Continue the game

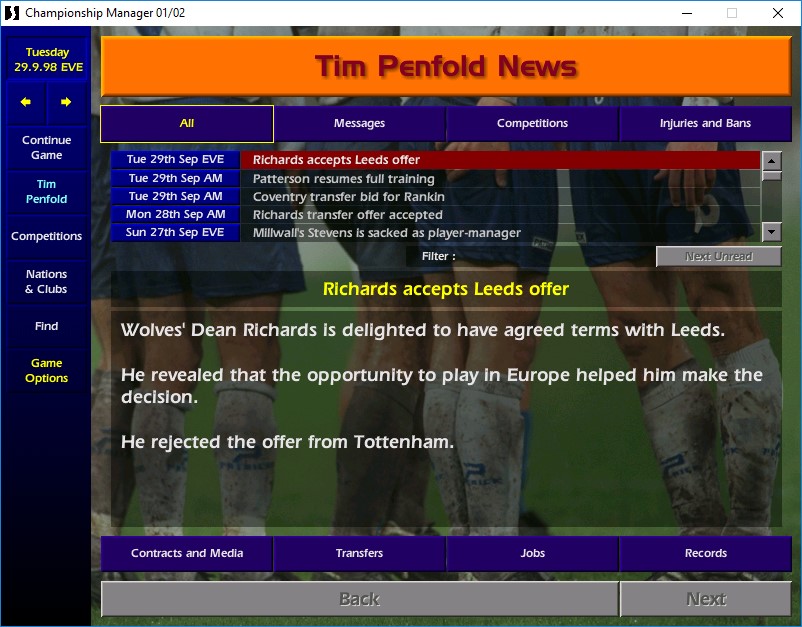[46, 148]
